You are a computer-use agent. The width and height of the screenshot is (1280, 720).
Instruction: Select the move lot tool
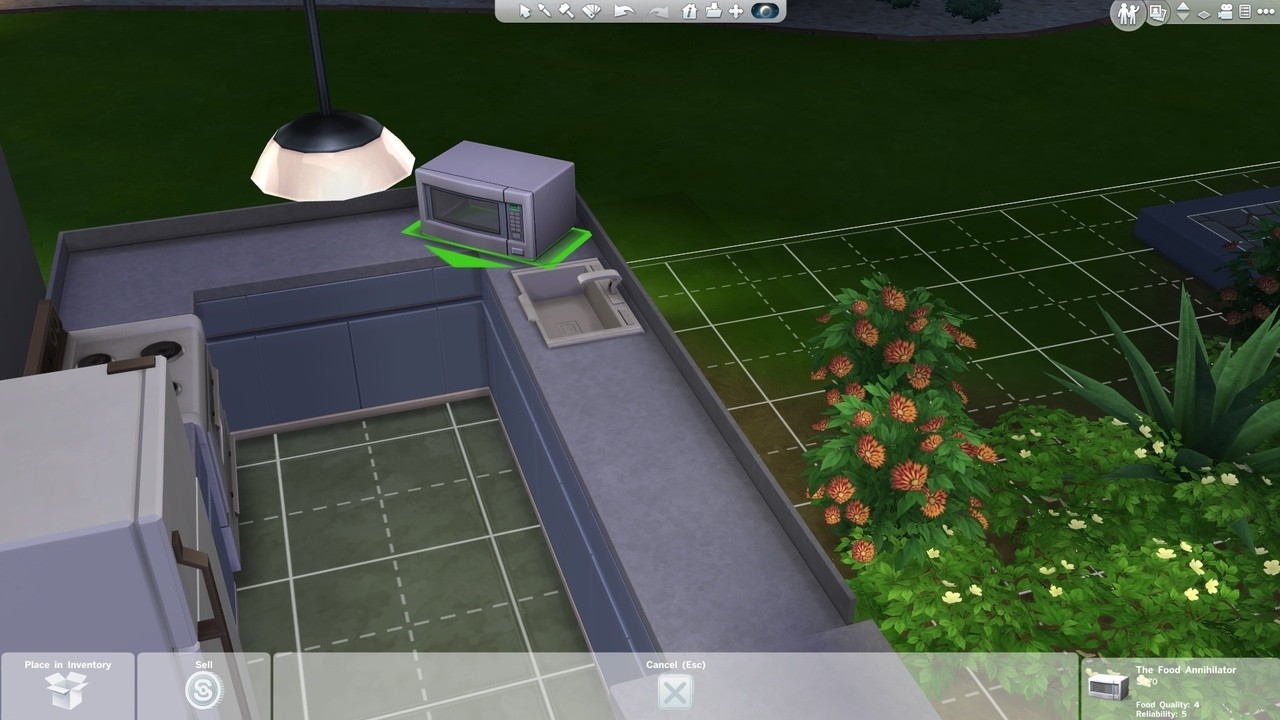click(x=735, y=13)
